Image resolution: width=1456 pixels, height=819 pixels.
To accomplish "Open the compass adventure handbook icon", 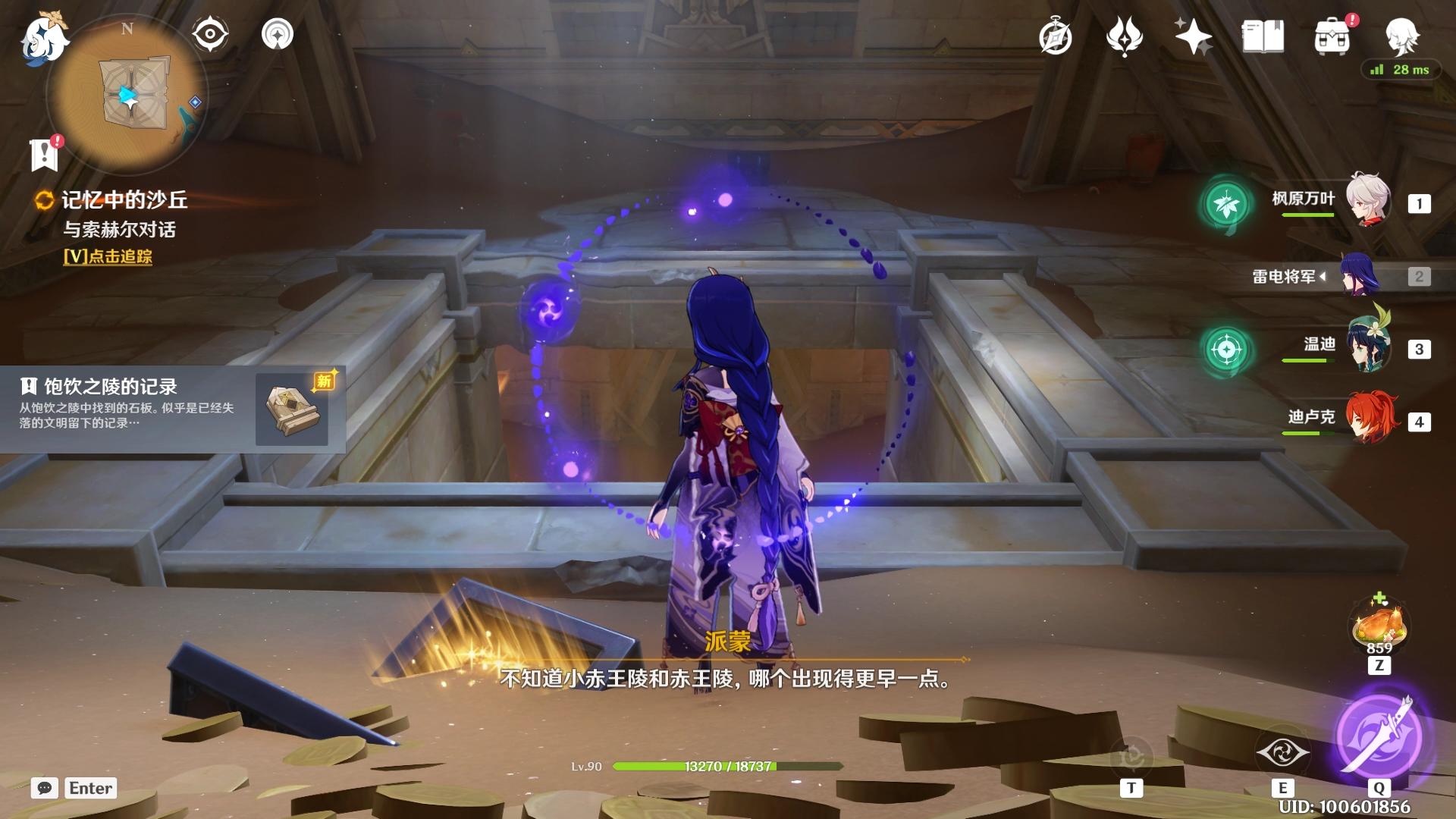I will [1056, 37].
